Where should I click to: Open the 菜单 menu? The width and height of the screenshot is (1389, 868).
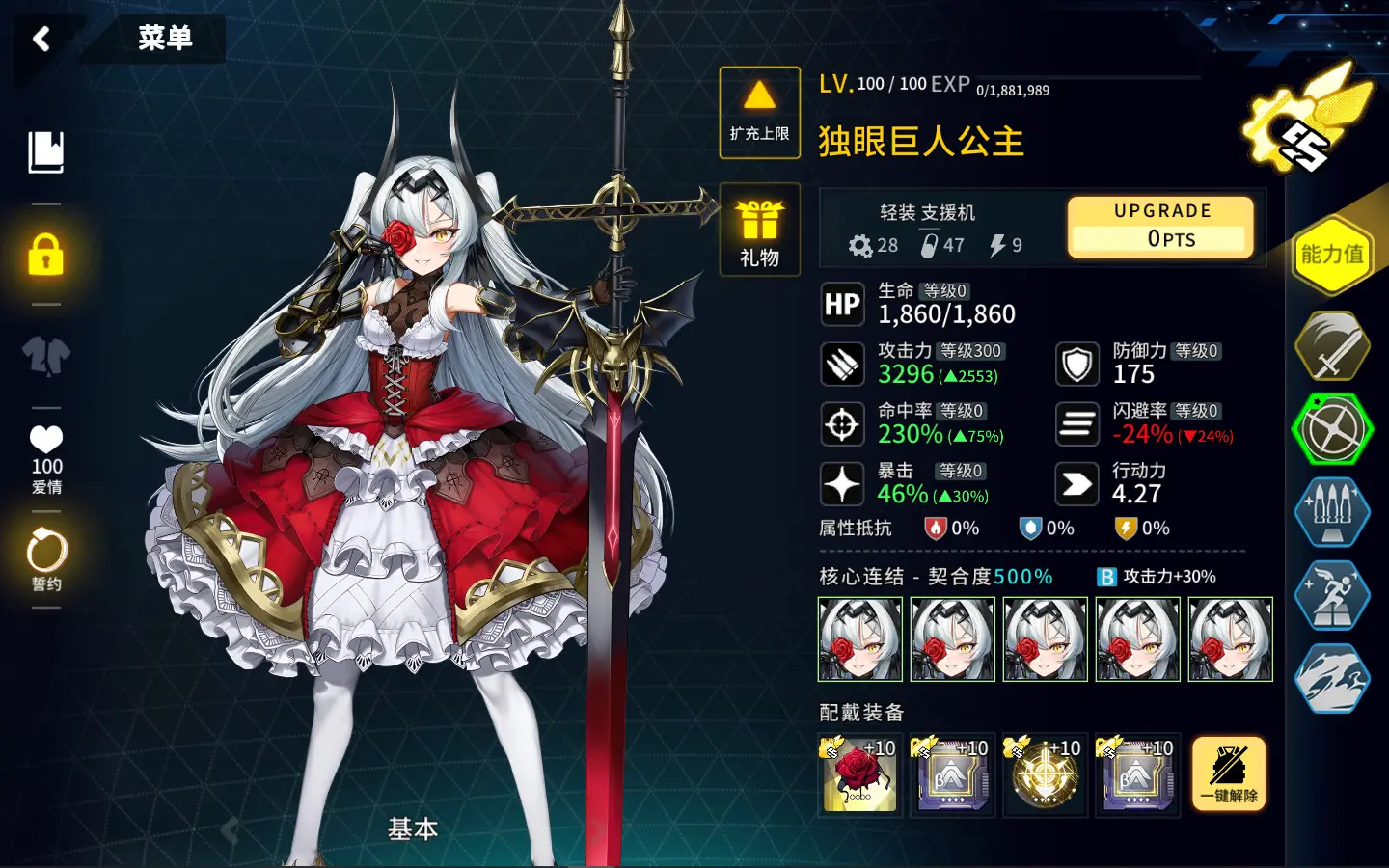point(165,39)
